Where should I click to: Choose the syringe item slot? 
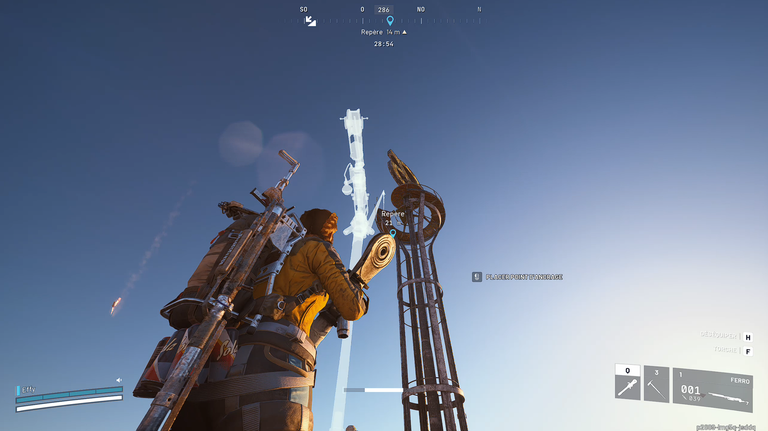pos(627,385)
